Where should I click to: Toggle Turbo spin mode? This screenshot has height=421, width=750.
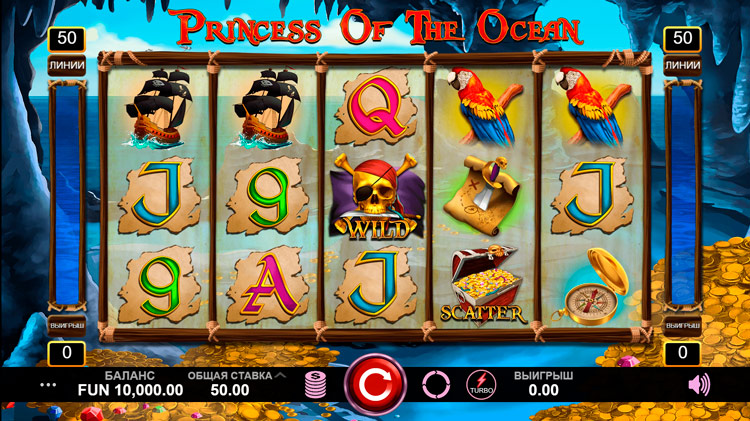pos(481,385)
